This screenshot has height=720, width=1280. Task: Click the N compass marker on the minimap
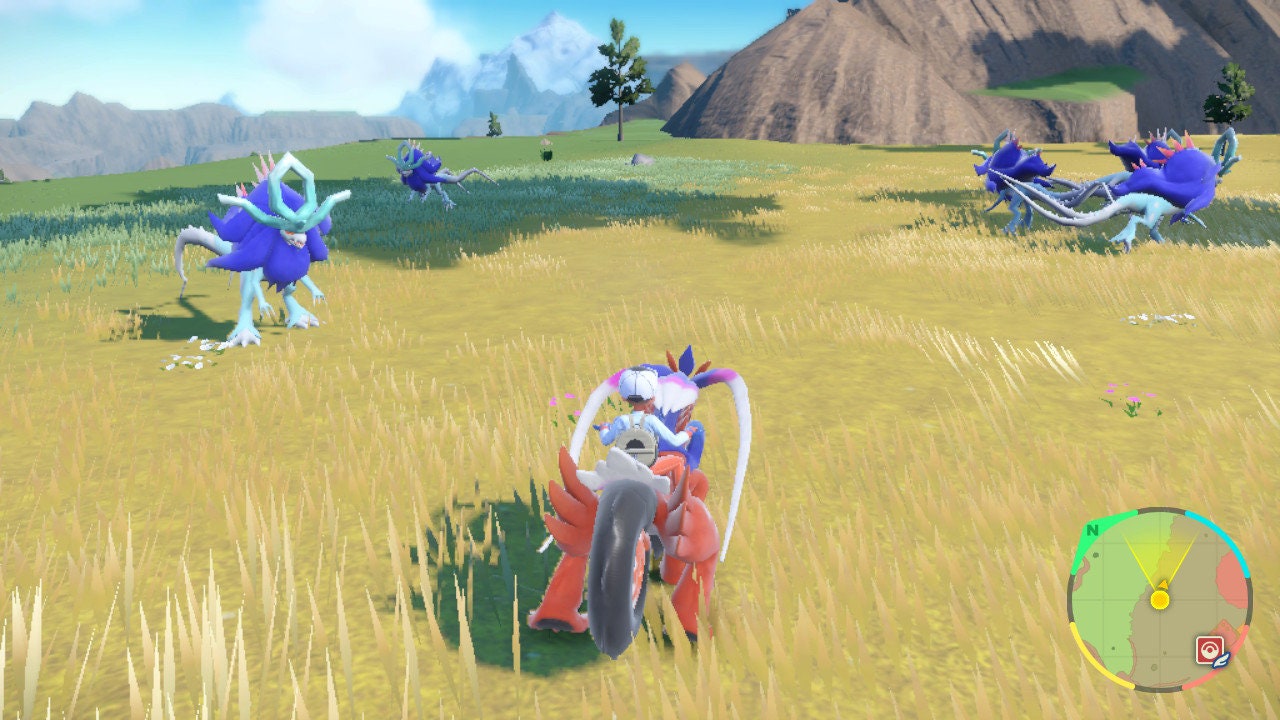tap(1094, 529)
